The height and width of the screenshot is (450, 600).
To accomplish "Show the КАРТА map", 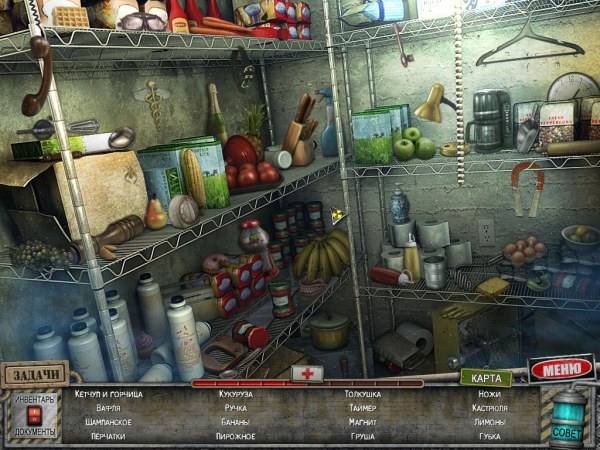I will 485,377.
